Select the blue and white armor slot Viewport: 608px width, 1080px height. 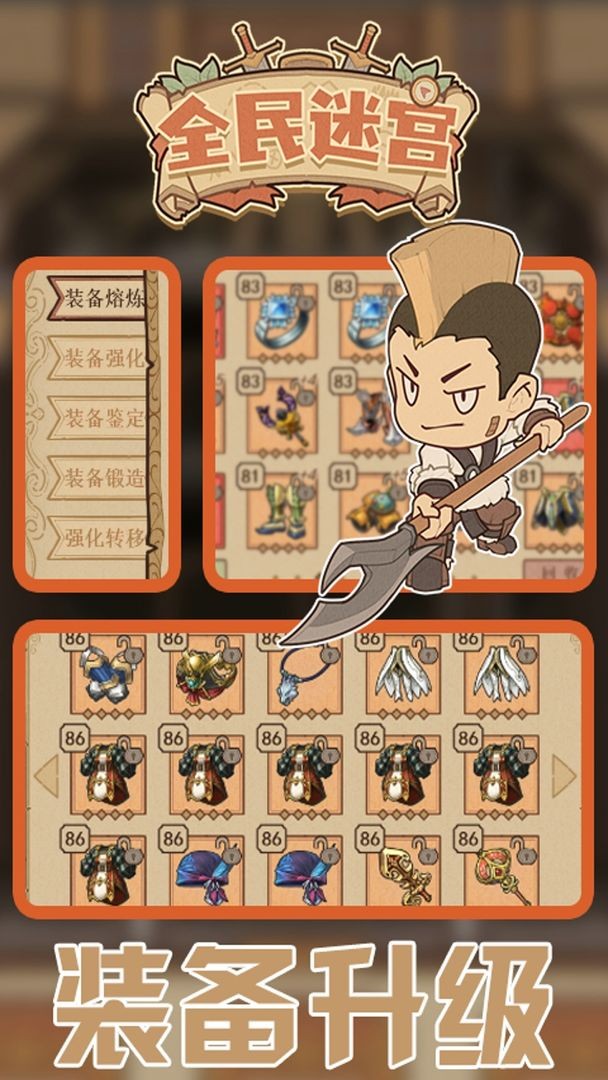pyautogui.click(x=109, y=673)
